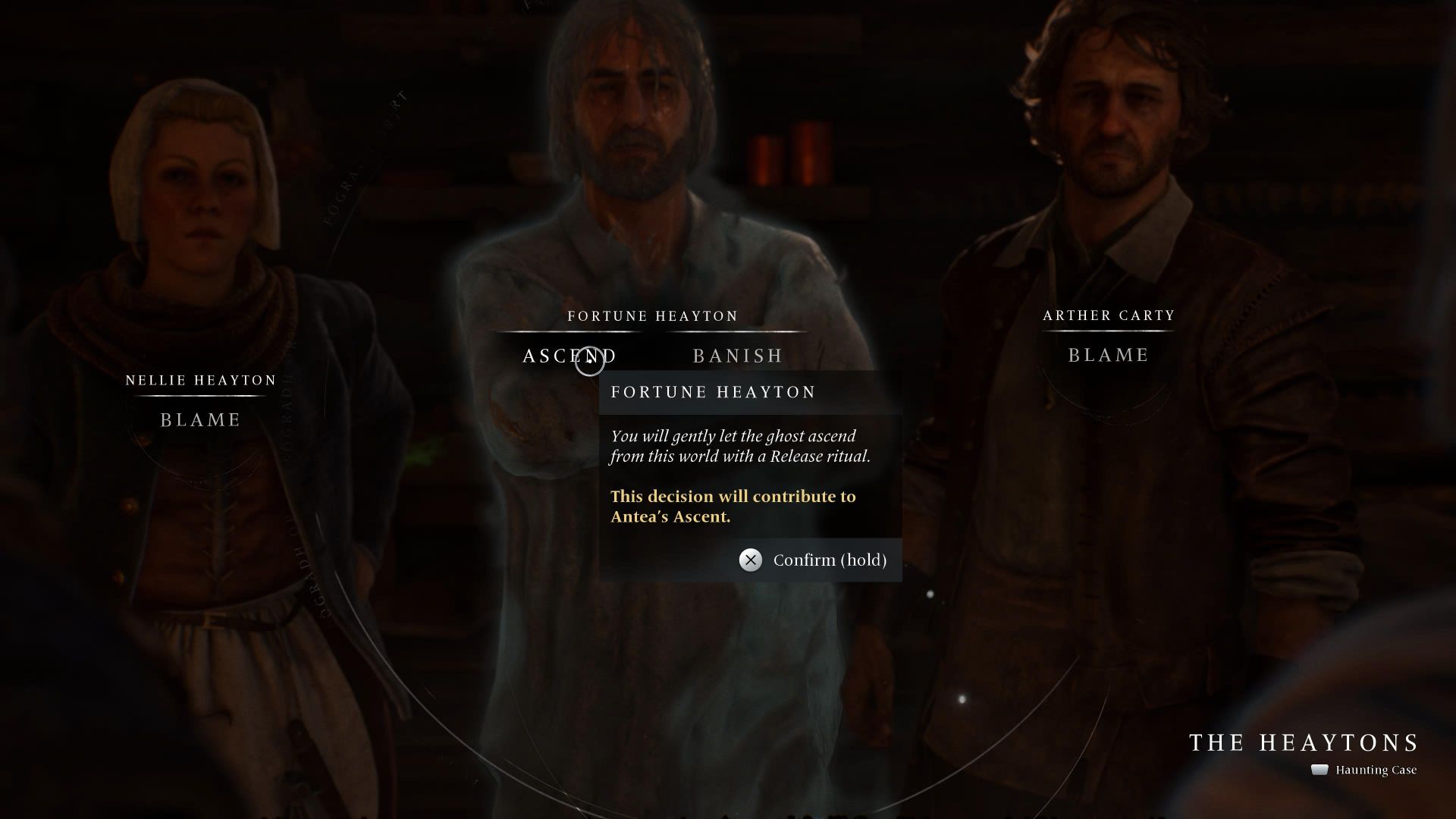
Task: Switch to the BANISH option
Action: 737,355
